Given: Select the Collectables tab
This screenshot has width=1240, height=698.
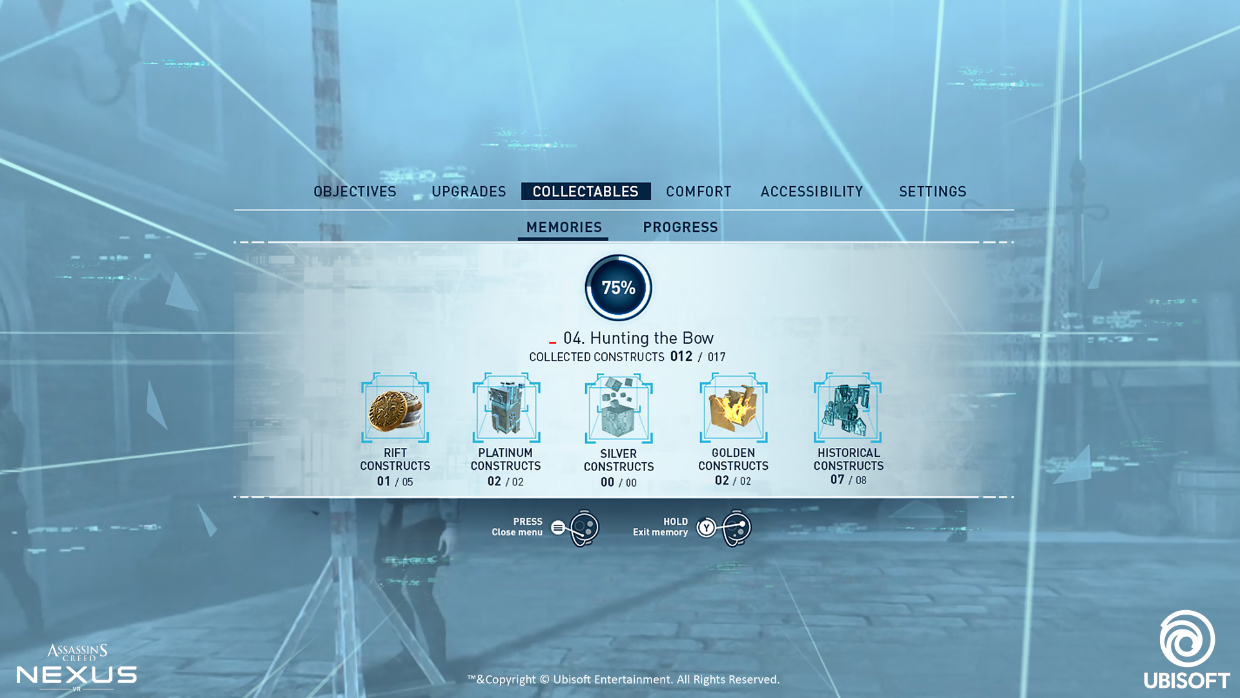Looking at the screenshot, I should tap(585, 192).
